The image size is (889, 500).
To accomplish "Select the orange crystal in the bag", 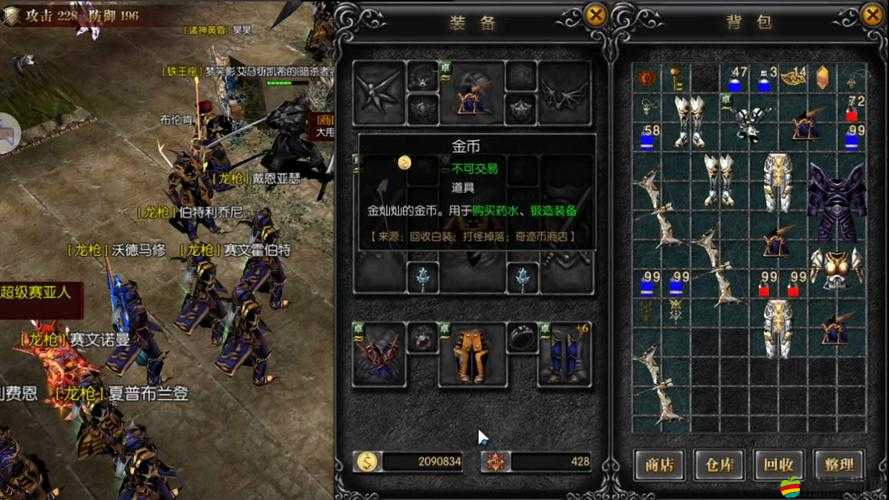I will pos(822,78).
